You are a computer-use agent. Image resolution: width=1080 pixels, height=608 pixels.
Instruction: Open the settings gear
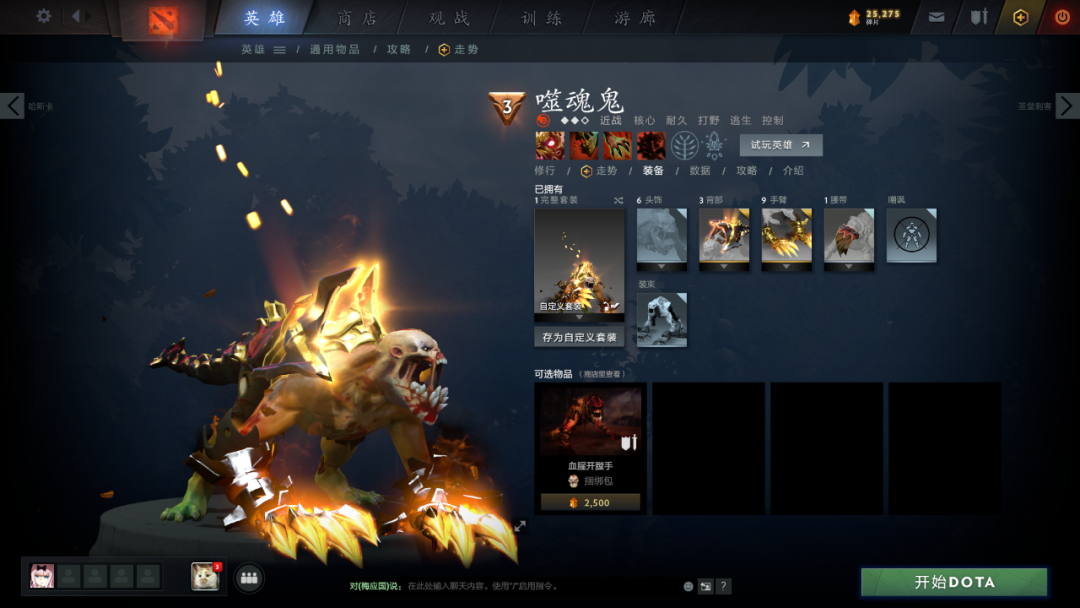44,16
